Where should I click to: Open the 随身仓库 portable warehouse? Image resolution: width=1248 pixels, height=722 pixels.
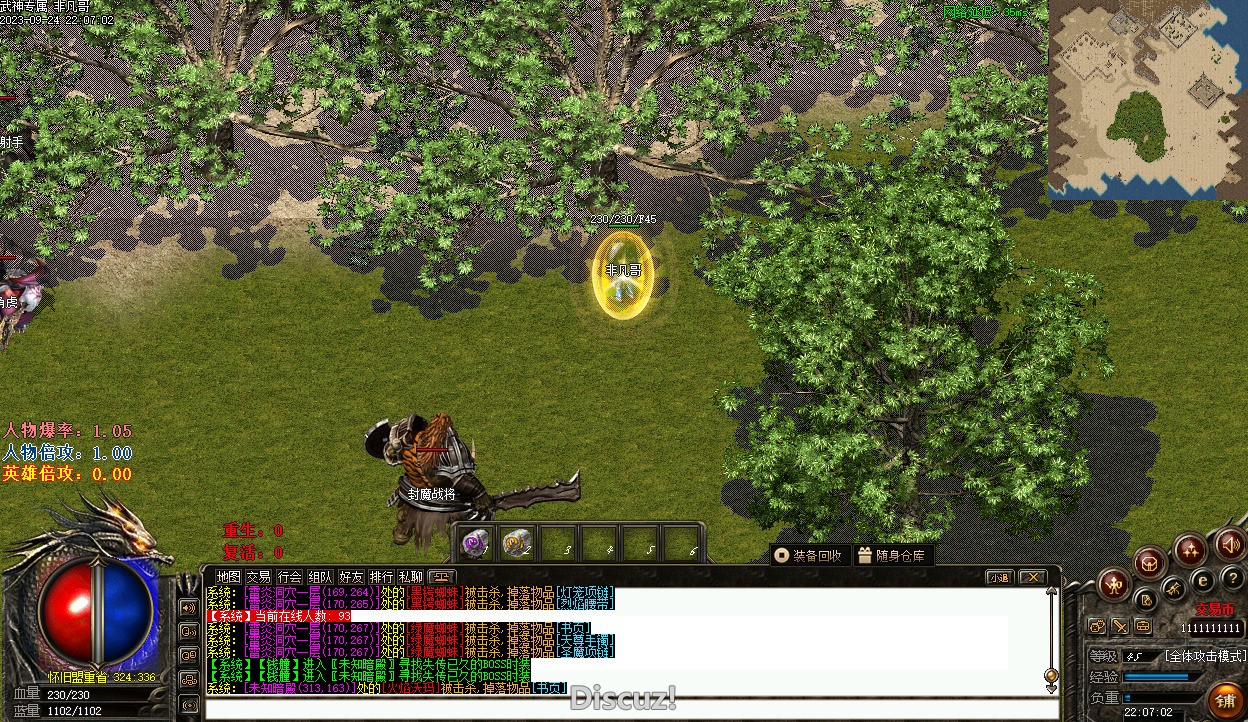pyautogui.click(x=891, y=555)
